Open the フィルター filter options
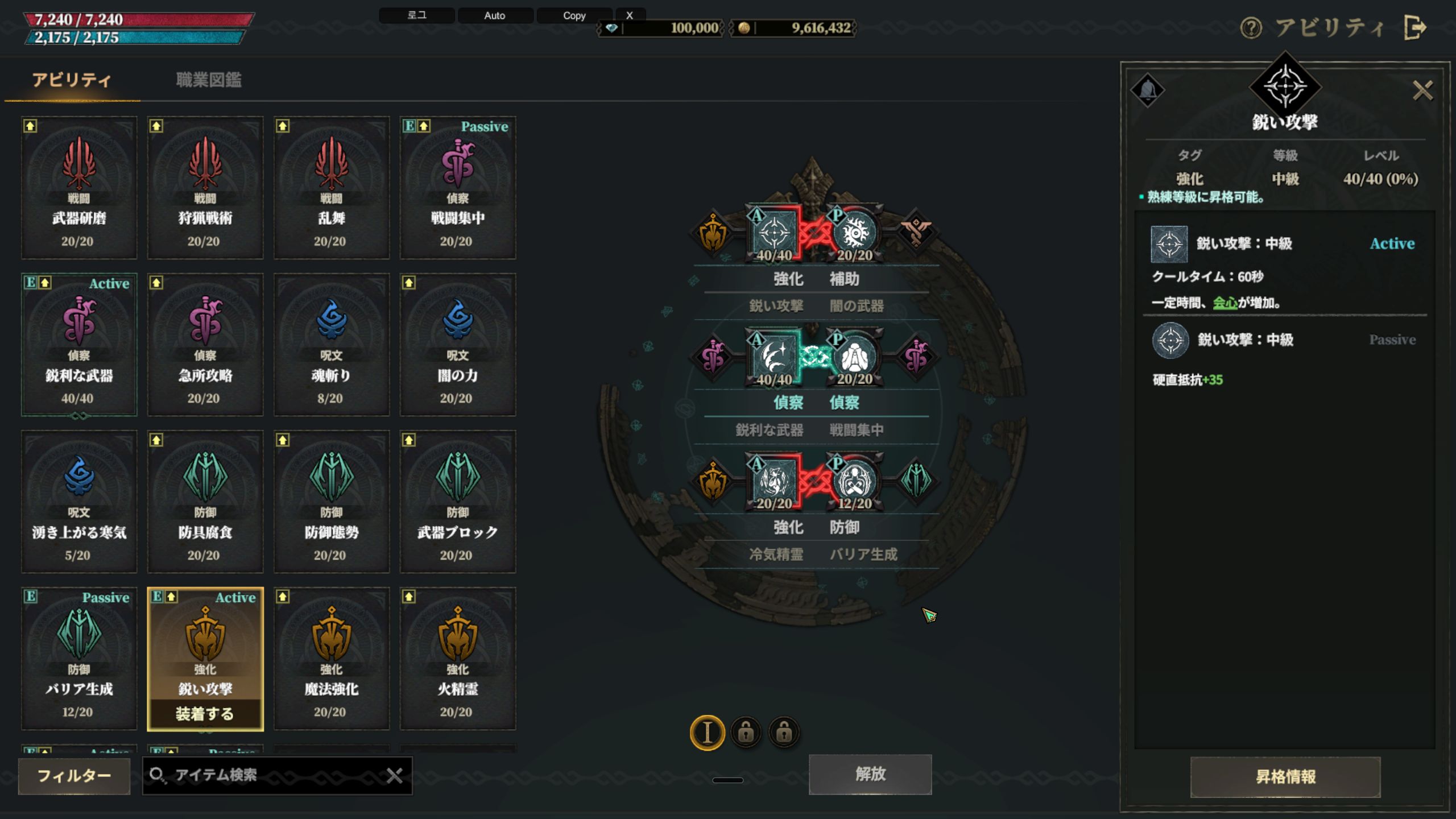The height and width of the screenshot is (819, 1456). coord(74,776)
